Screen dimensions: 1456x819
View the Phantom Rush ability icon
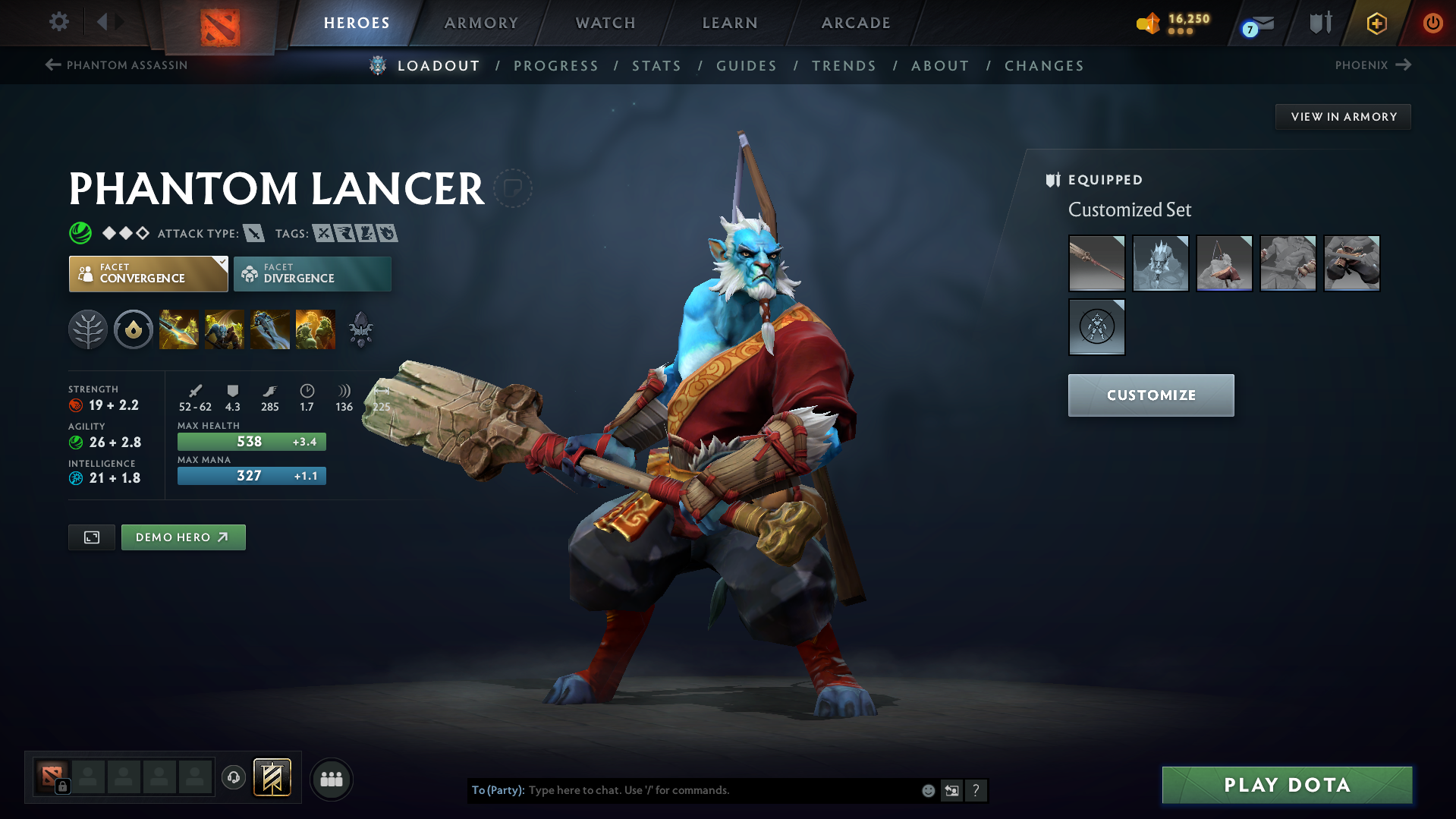tap(269, 329)
